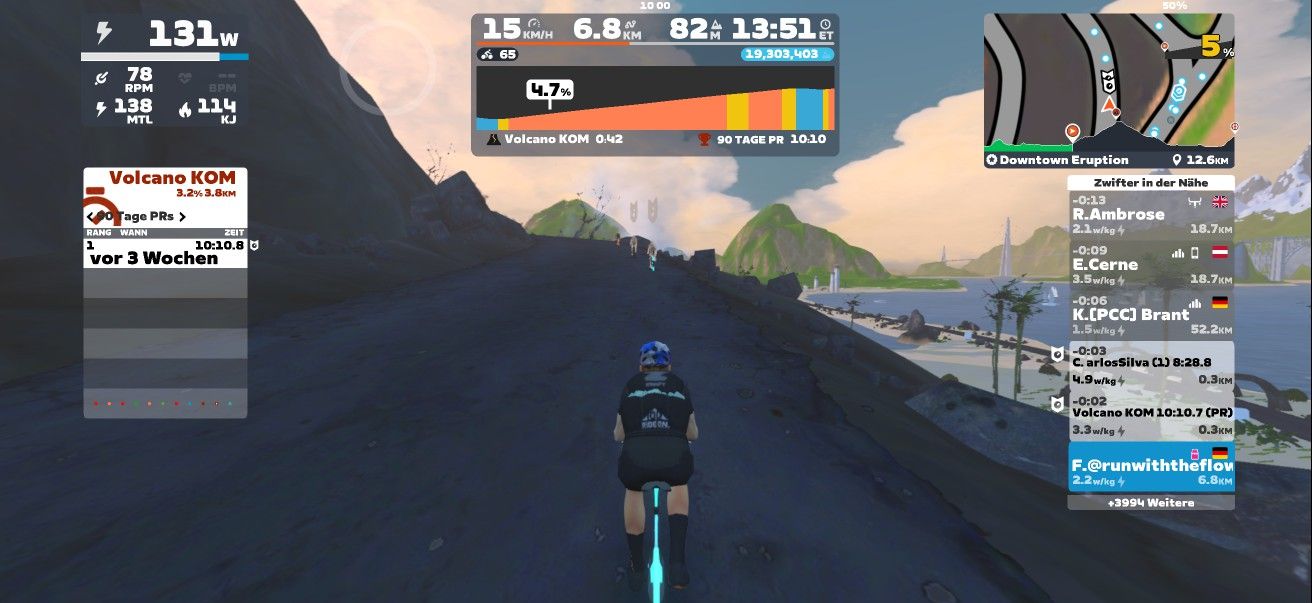Show the previous leaderboard with the left arrow
1312x603 pixels.
pos(90,216)
